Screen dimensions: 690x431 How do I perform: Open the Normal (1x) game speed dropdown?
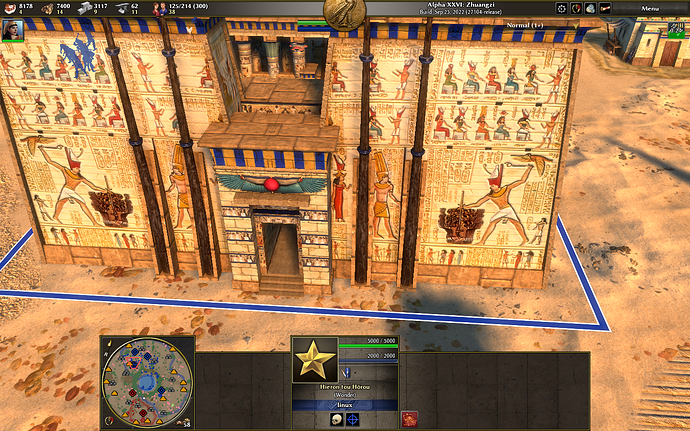tap(540, 23)
